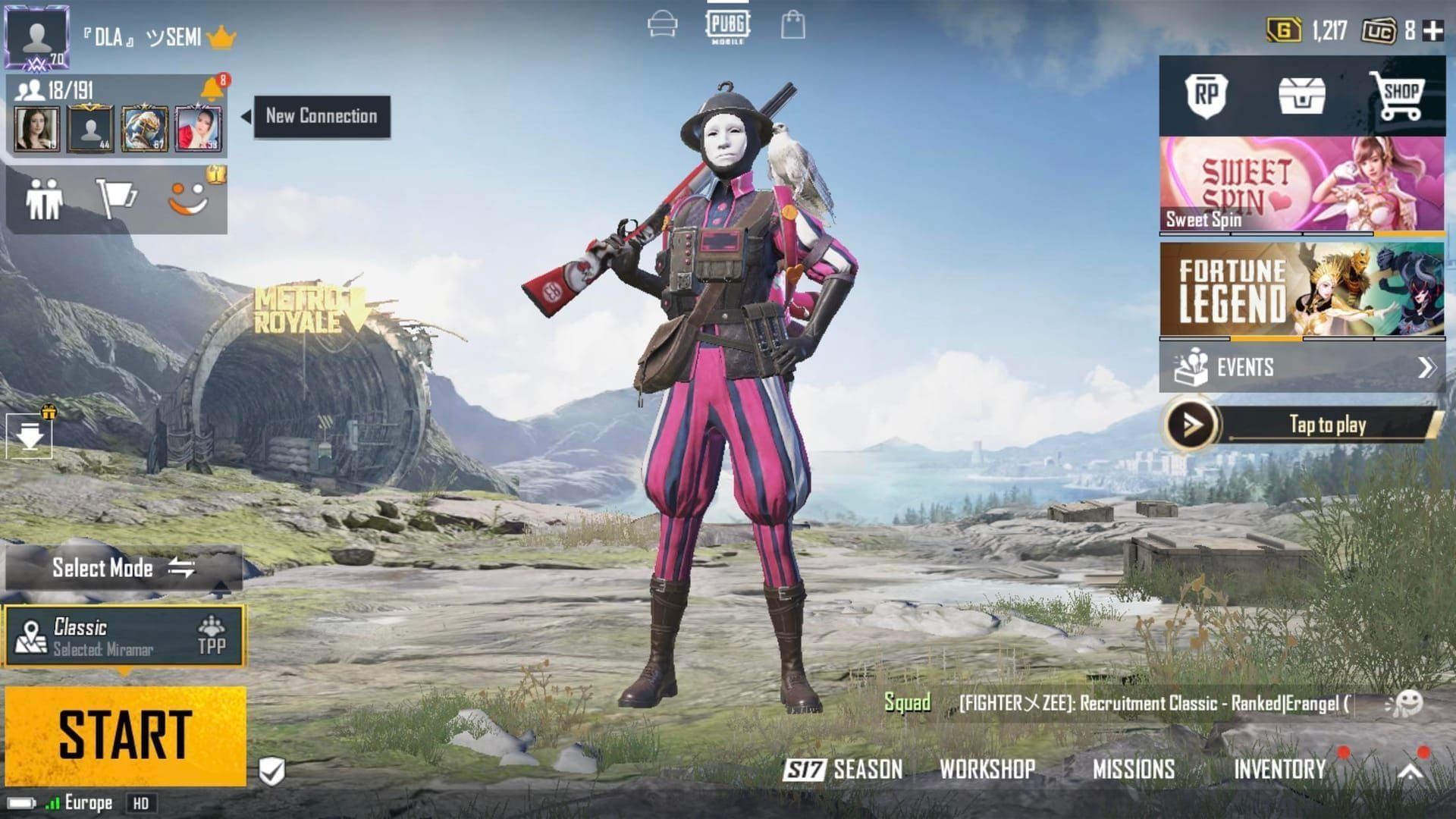Choose the Classic Miramar mode card

pyautogui.click(x=125, y=636)
